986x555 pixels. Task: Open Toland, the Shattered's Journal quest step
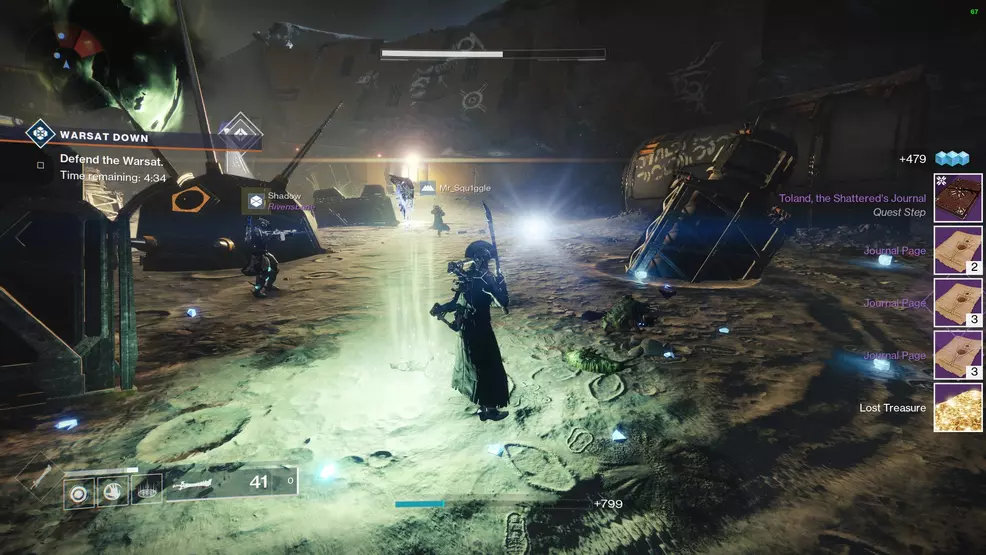point(957,197)
